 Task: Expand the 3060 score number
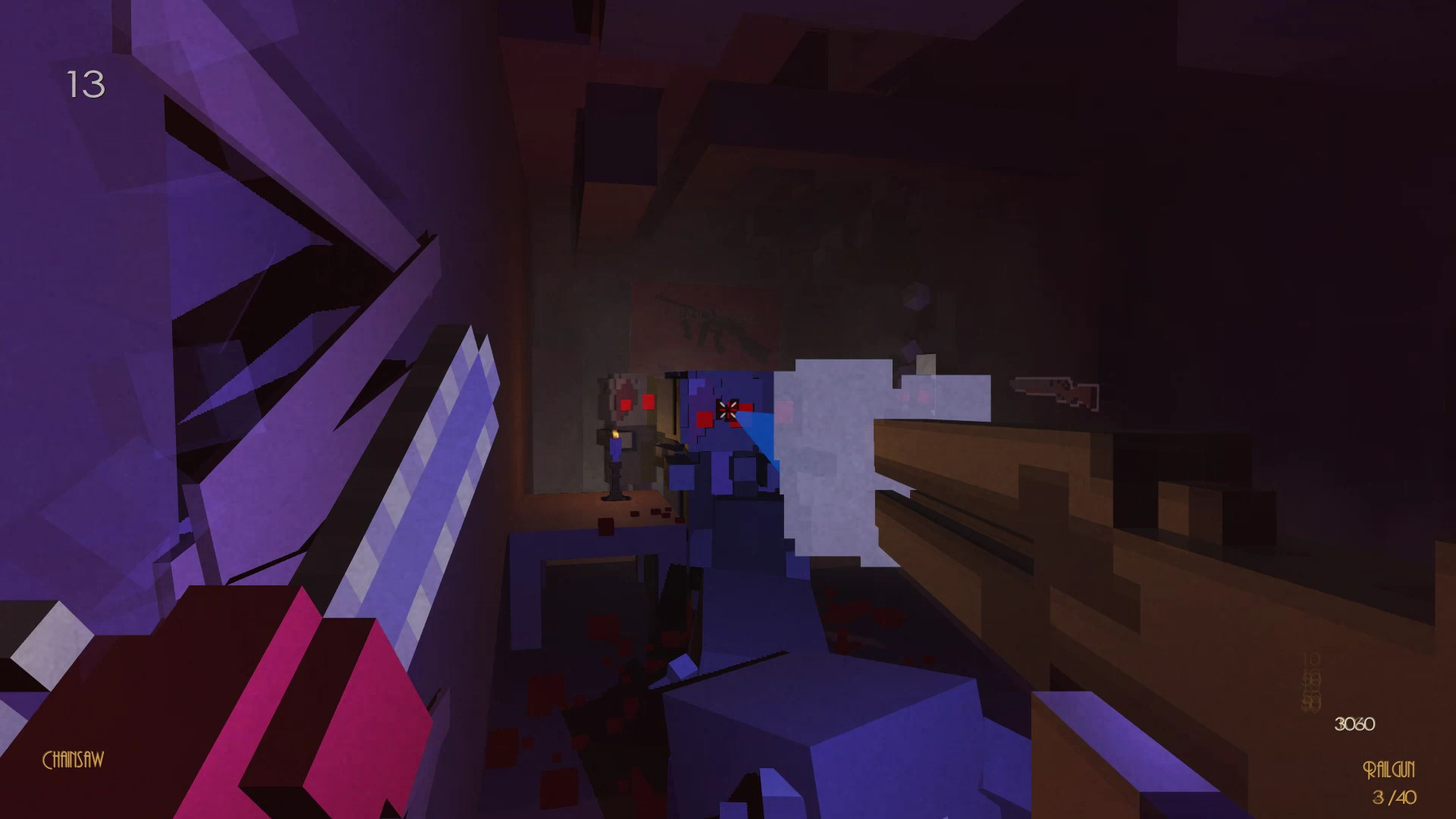(x=1354, y=725)
